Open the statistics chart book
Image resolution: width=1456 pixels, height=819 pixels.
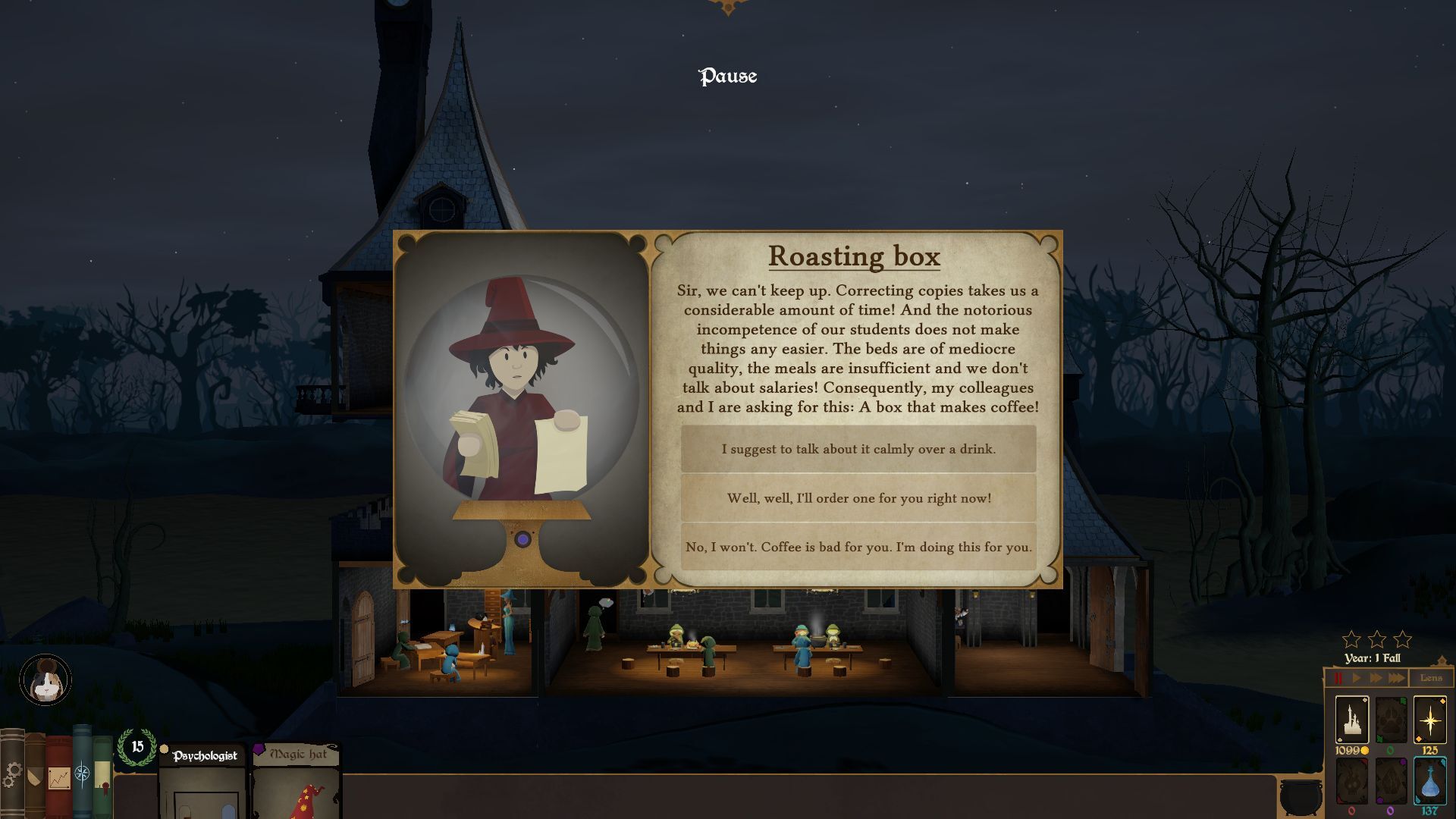click(58, 777)
